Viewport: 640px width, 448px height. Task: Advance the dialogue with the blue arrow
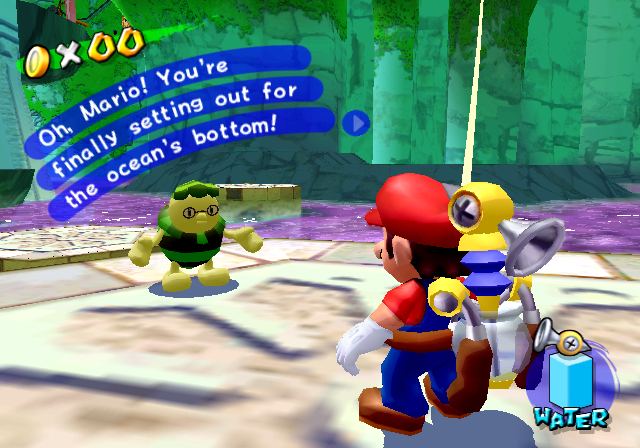pos(357,123)
